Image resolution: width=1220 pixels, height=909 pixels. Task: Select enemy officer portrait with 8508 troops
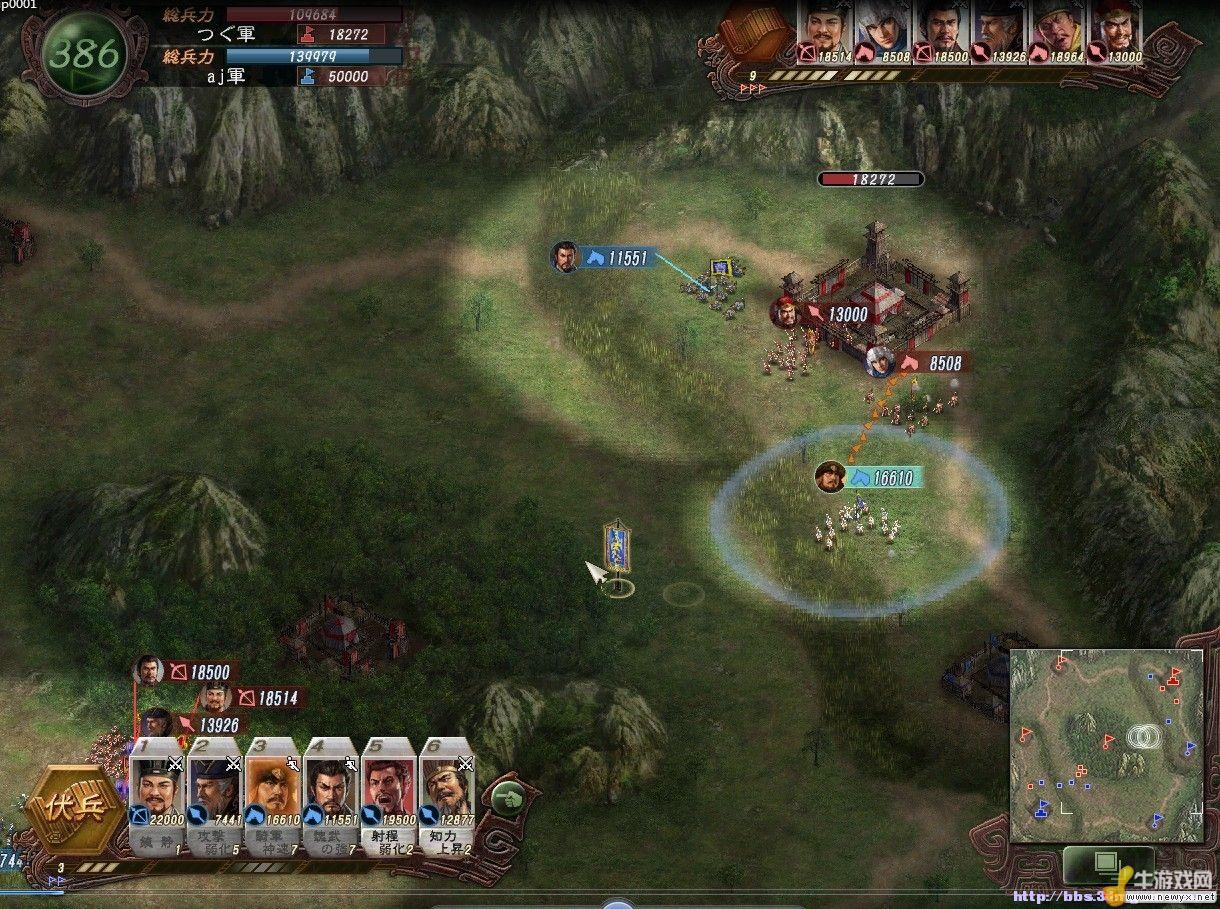tap(883, 32)
